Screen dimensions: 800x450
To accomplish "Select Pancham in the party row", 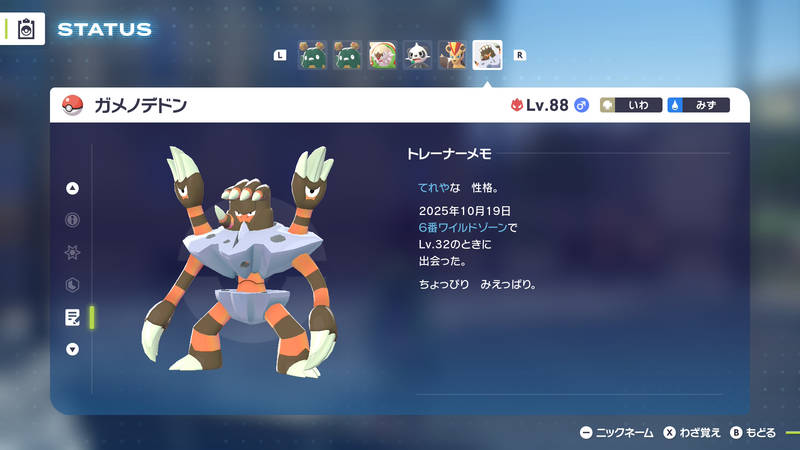I will pyautogui.click(x=417, y=55).
